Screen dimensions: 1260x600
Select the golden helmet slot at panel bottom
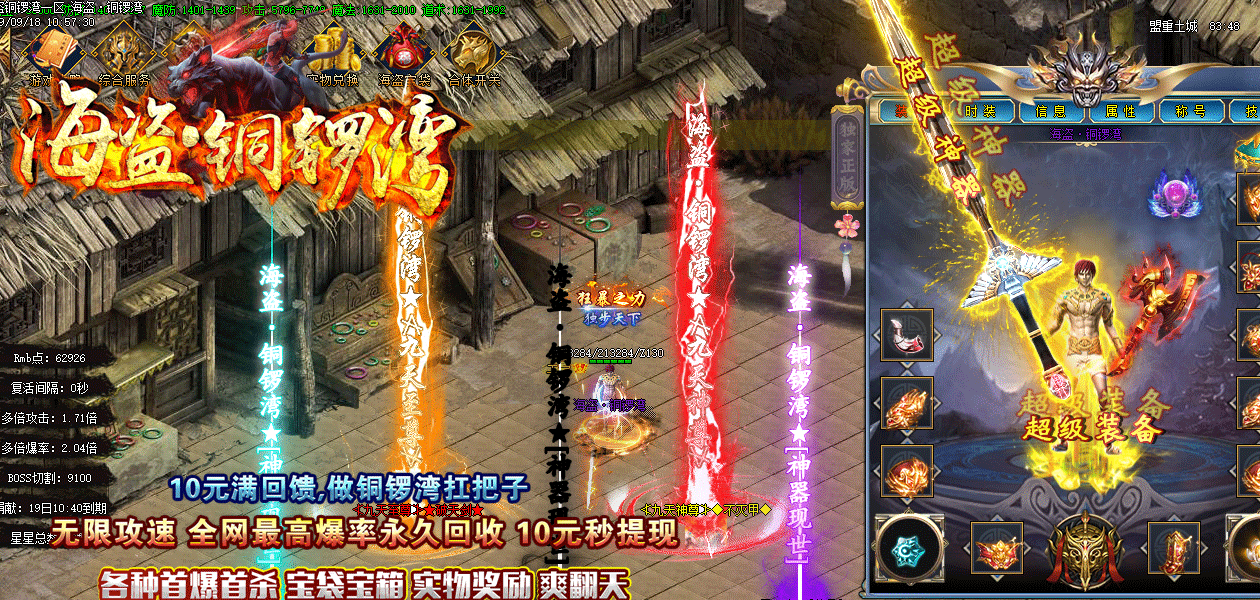[x=1082, y=549]
